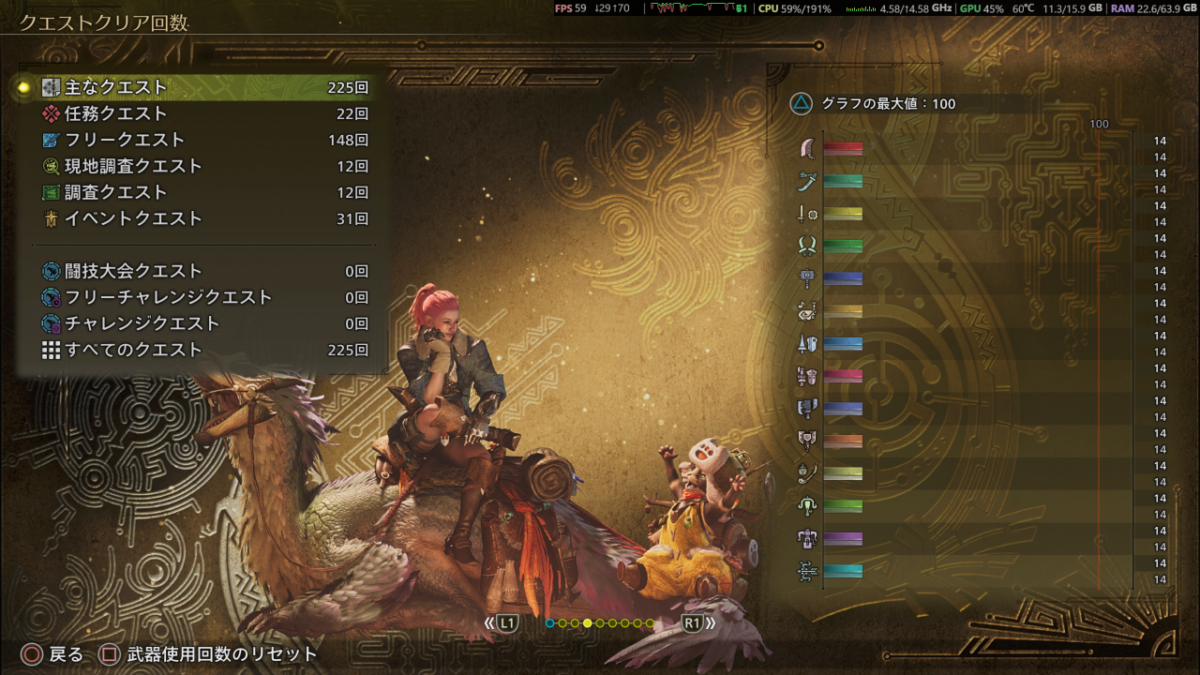Select the イベントクエスト entry

200,218
